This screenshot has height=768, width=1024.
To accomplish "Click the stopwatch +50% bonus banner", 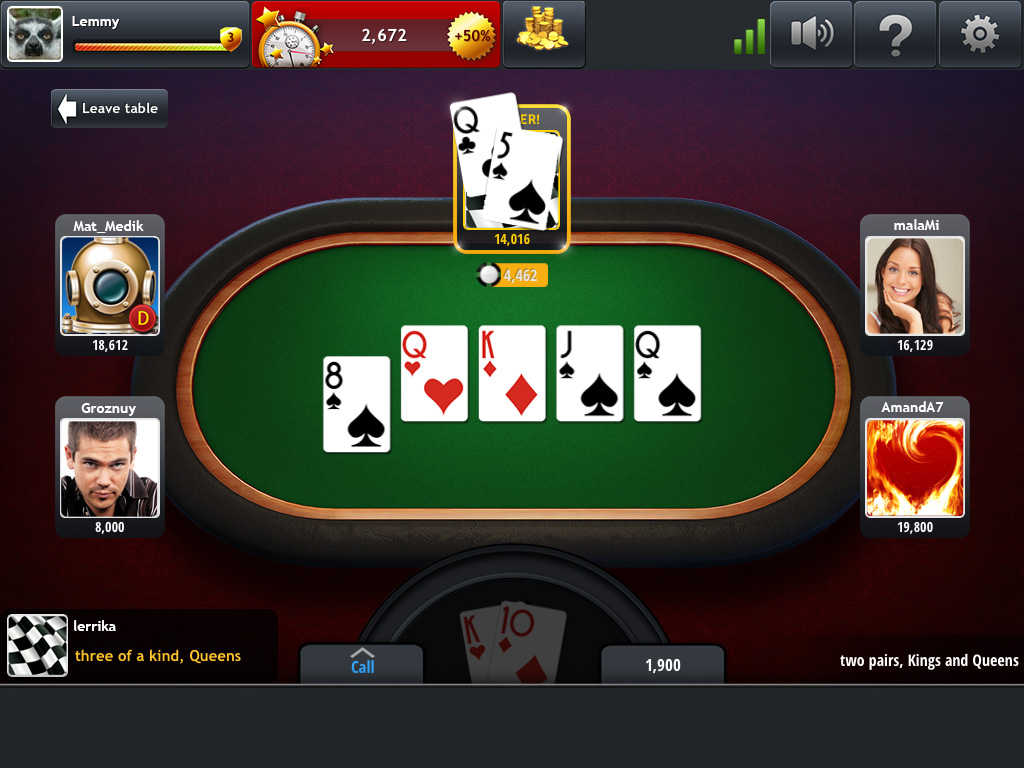I will (x=376, y=35).
